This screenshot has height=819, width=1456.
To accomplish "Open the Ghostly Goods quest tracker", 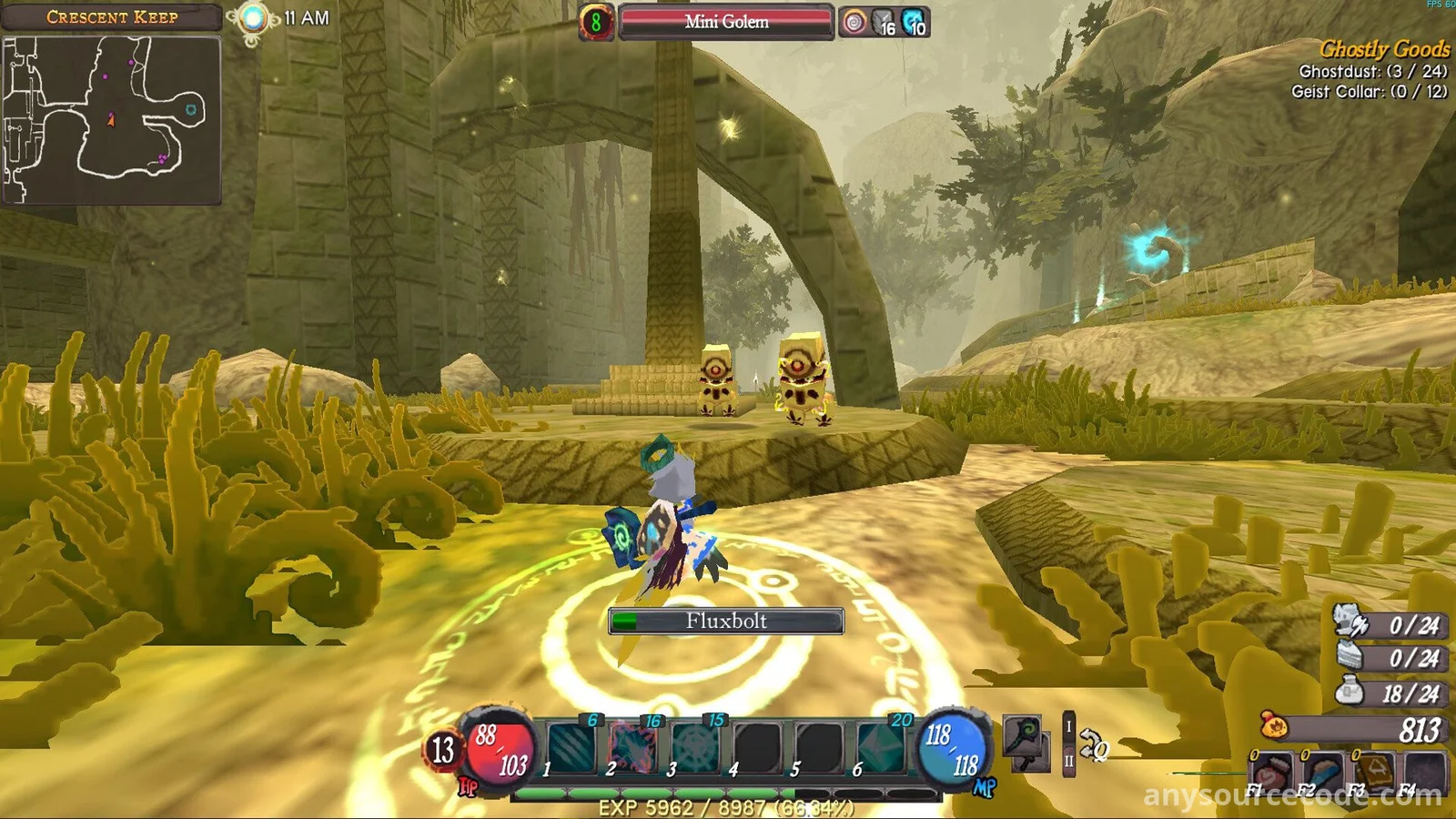I will pos(1383,49).
